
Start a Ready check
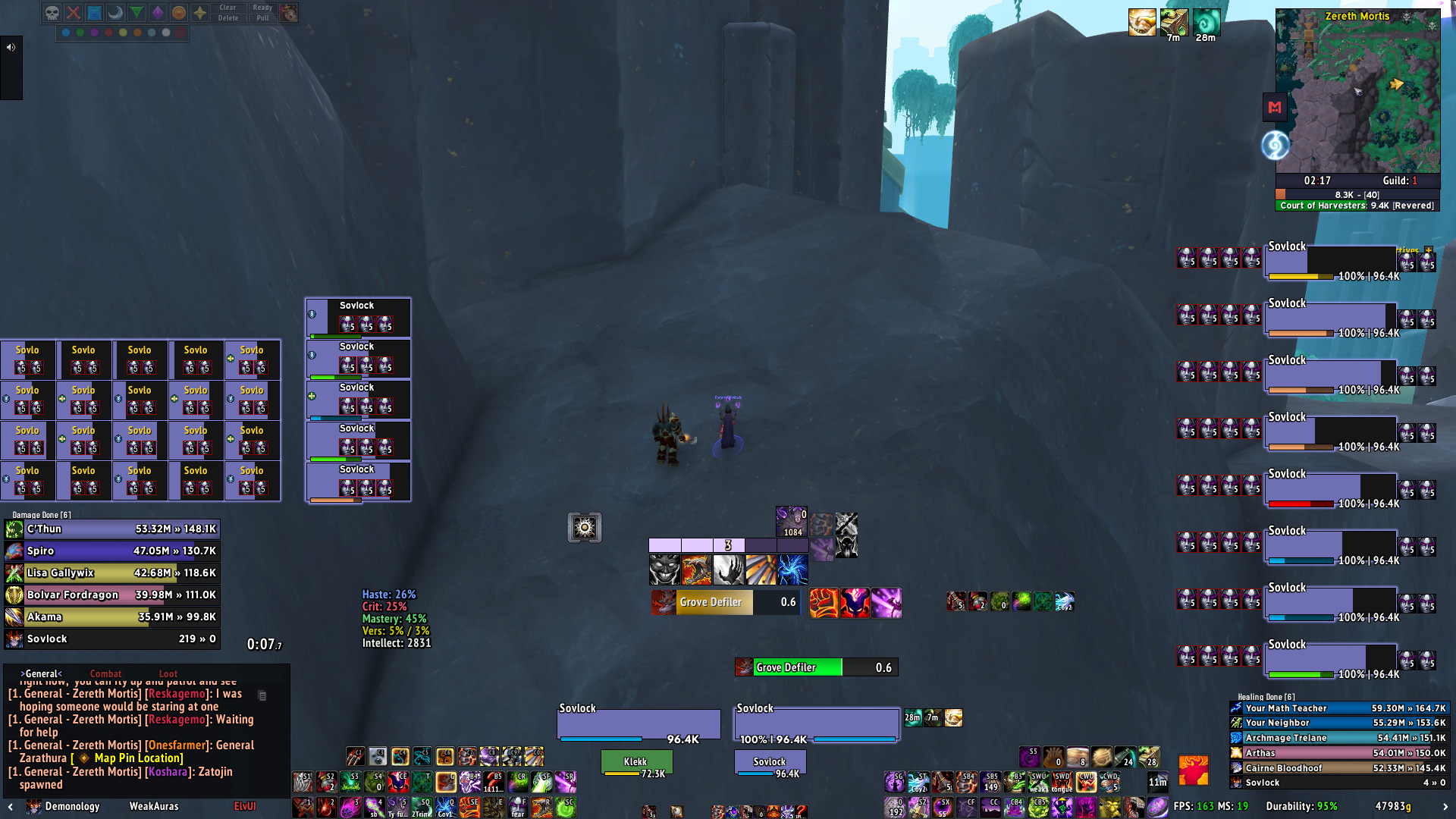pos(262,8)
